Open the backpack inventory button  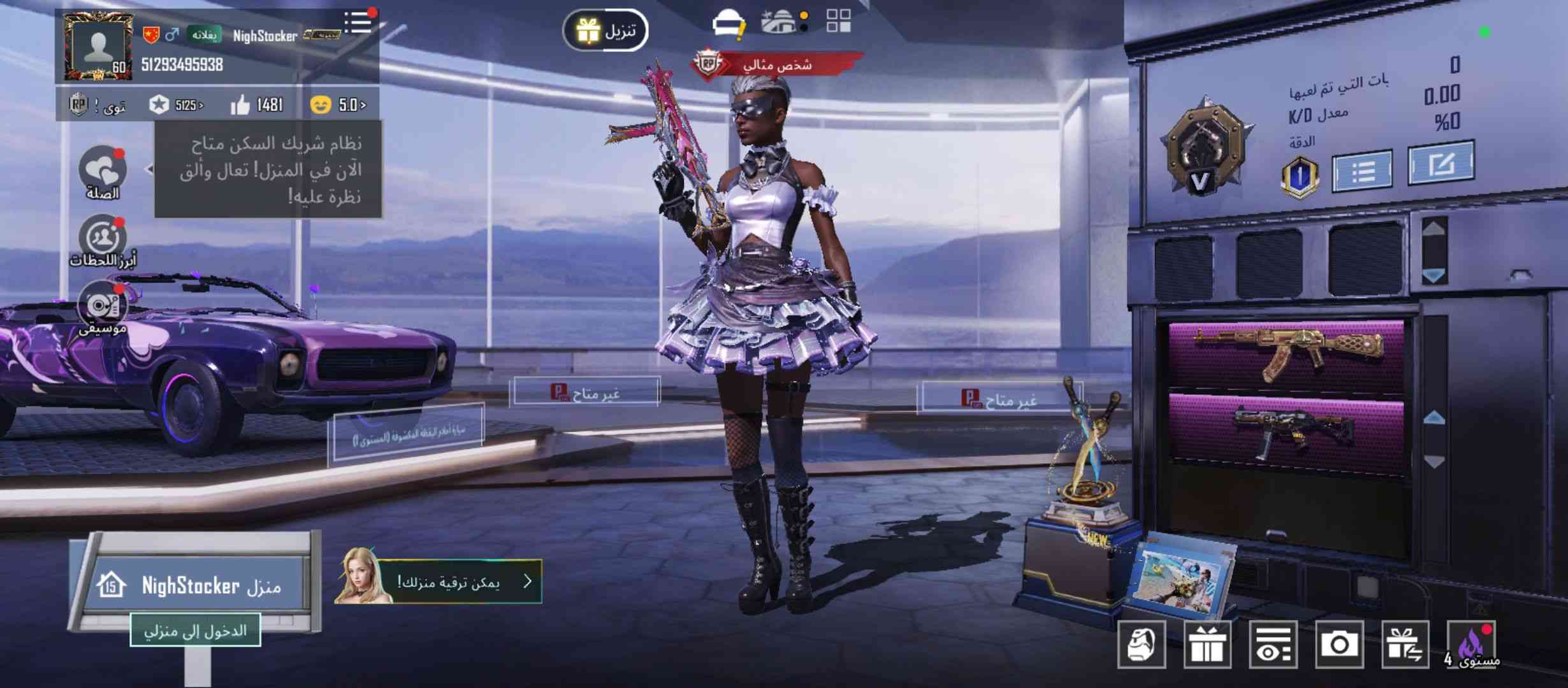coord(1142,645)
